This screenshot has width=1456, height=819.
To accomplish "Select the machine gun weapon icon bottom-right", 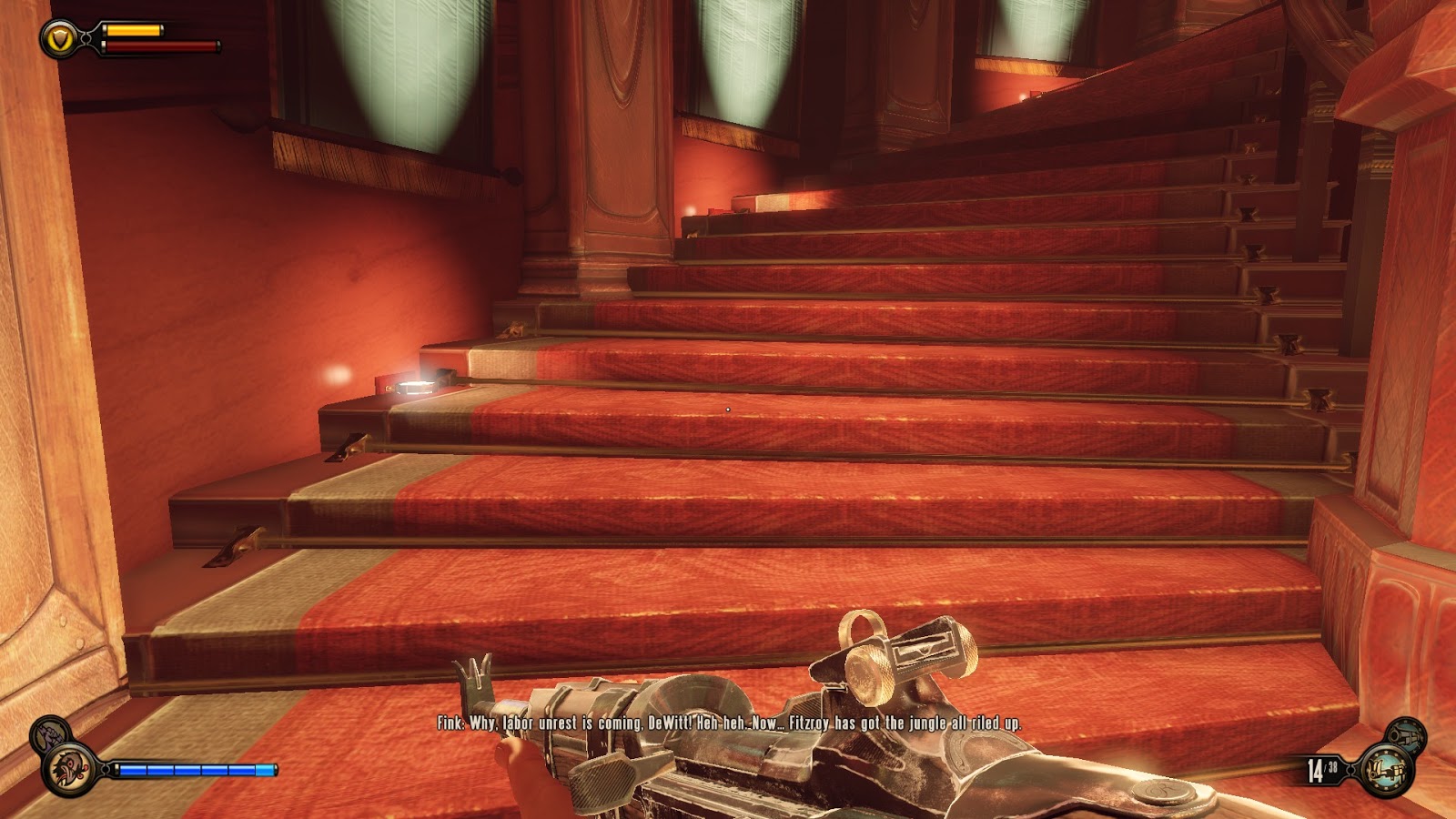I will [1386, 769].
